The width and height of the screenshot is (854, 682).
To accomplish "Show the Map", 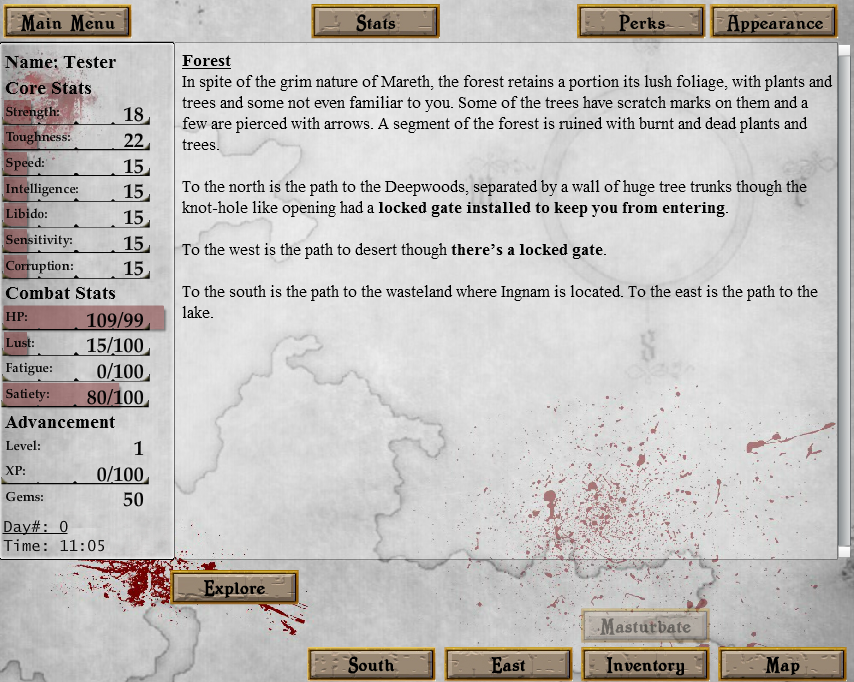I will (782, 665).
